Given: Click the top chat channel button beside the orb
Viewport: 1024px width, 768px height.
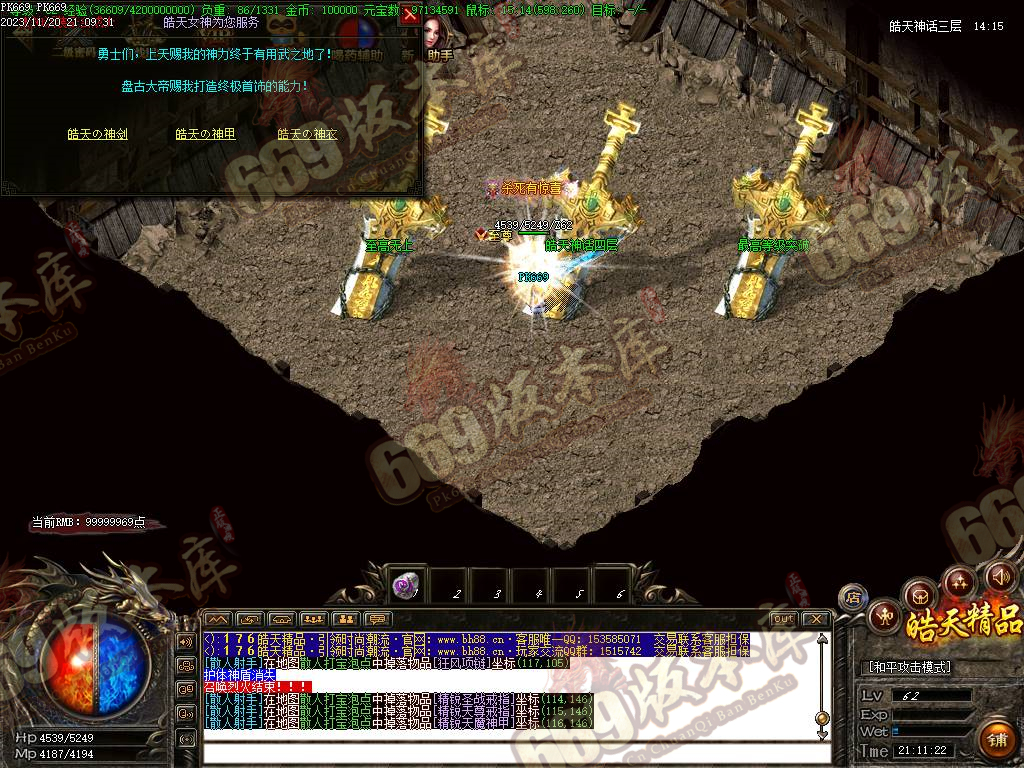Looking at the screenshot, I should click(x=186, y=641).
